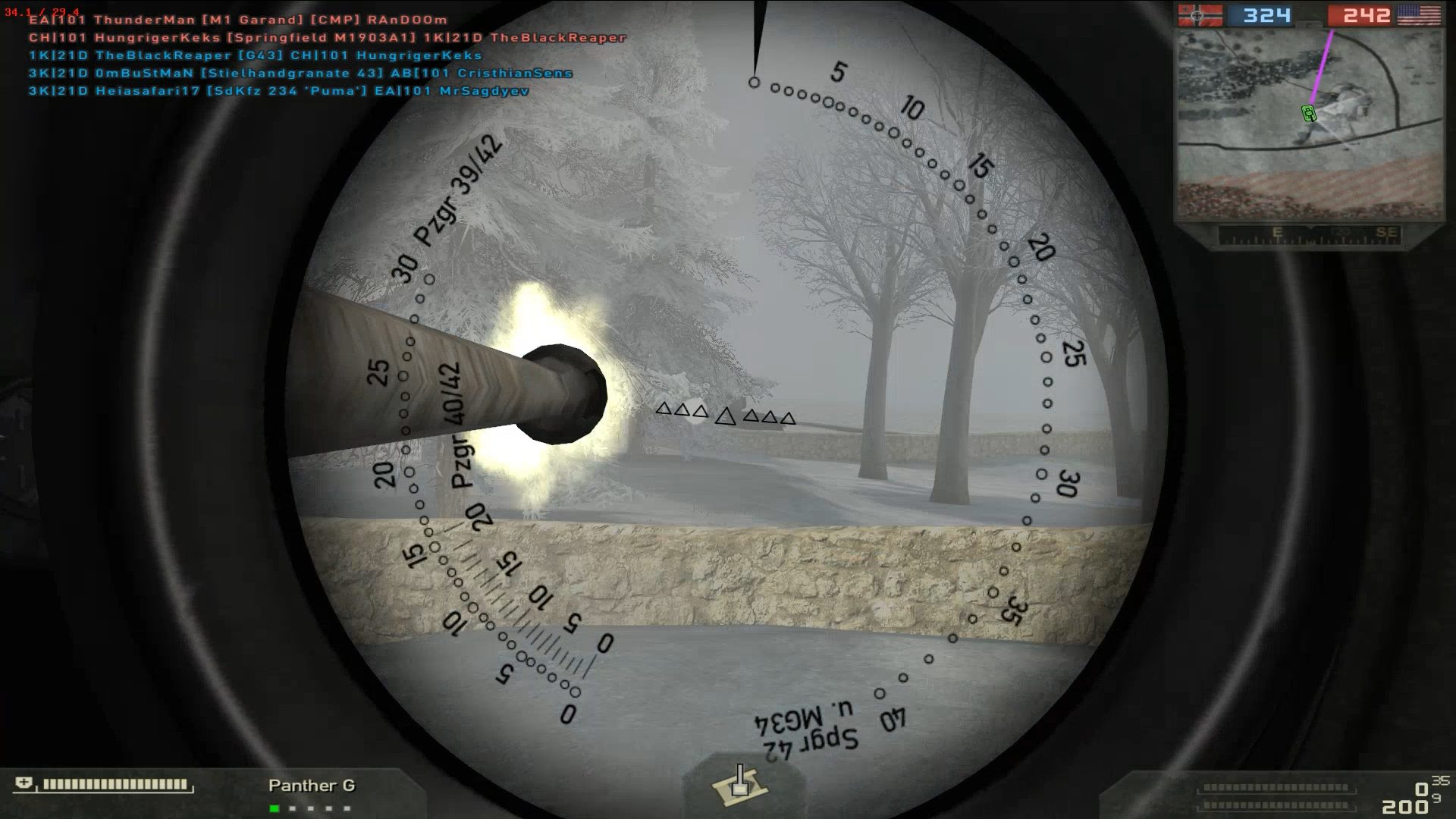Click the Panther G vehicle label
This screenshot has width=1456, height=819.
coord(312,786)
